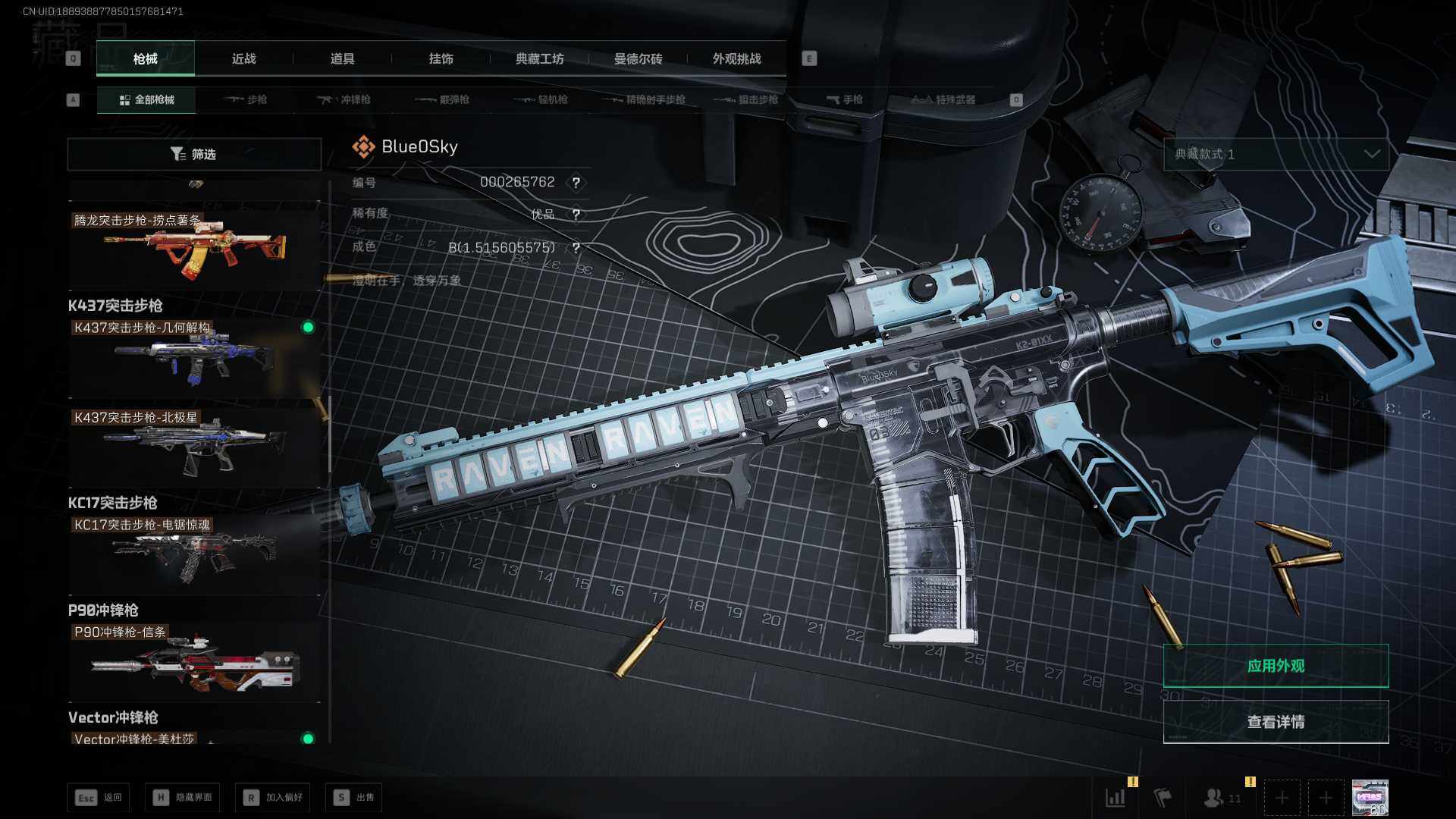Expand the 典藏款式 1 dropdown
Screen dimensions: 1456x819
click(x=1276, y=154)
